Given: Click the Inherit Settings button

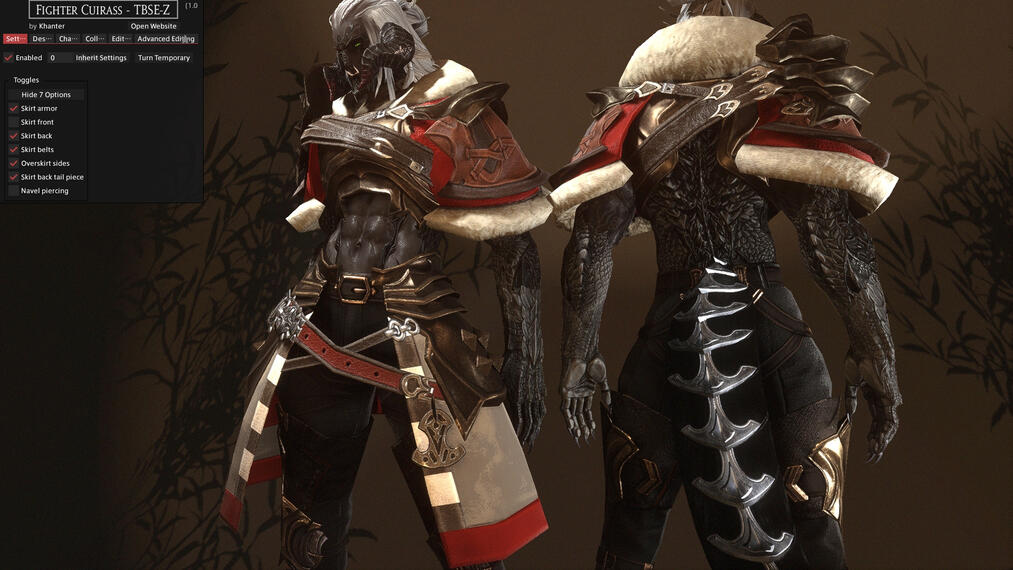Looking at the screenshot, I should pyautogui.click(x=101, y=58).
